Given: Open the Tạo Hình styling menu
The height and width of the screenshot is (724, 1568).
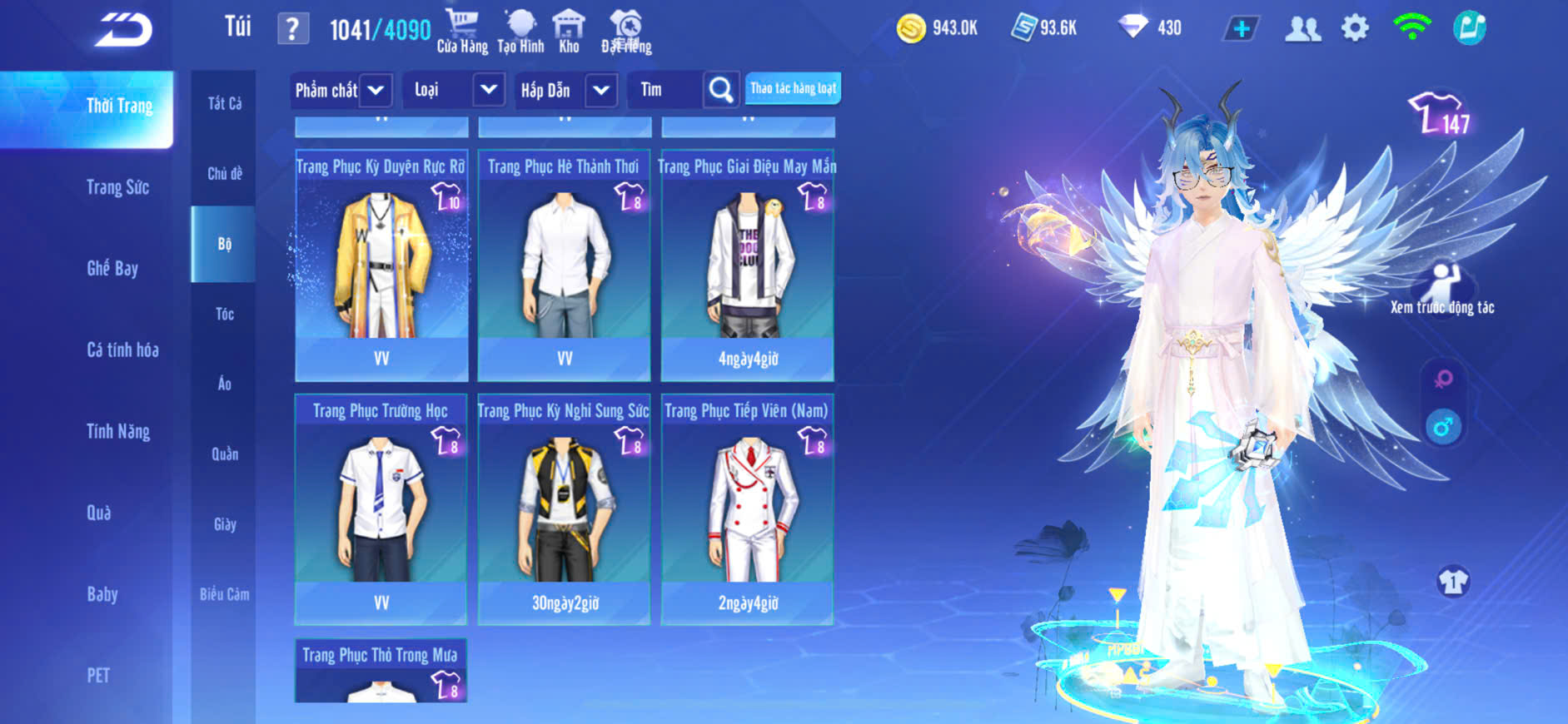Looking at the screenshot, I should (x=520, y=32).
